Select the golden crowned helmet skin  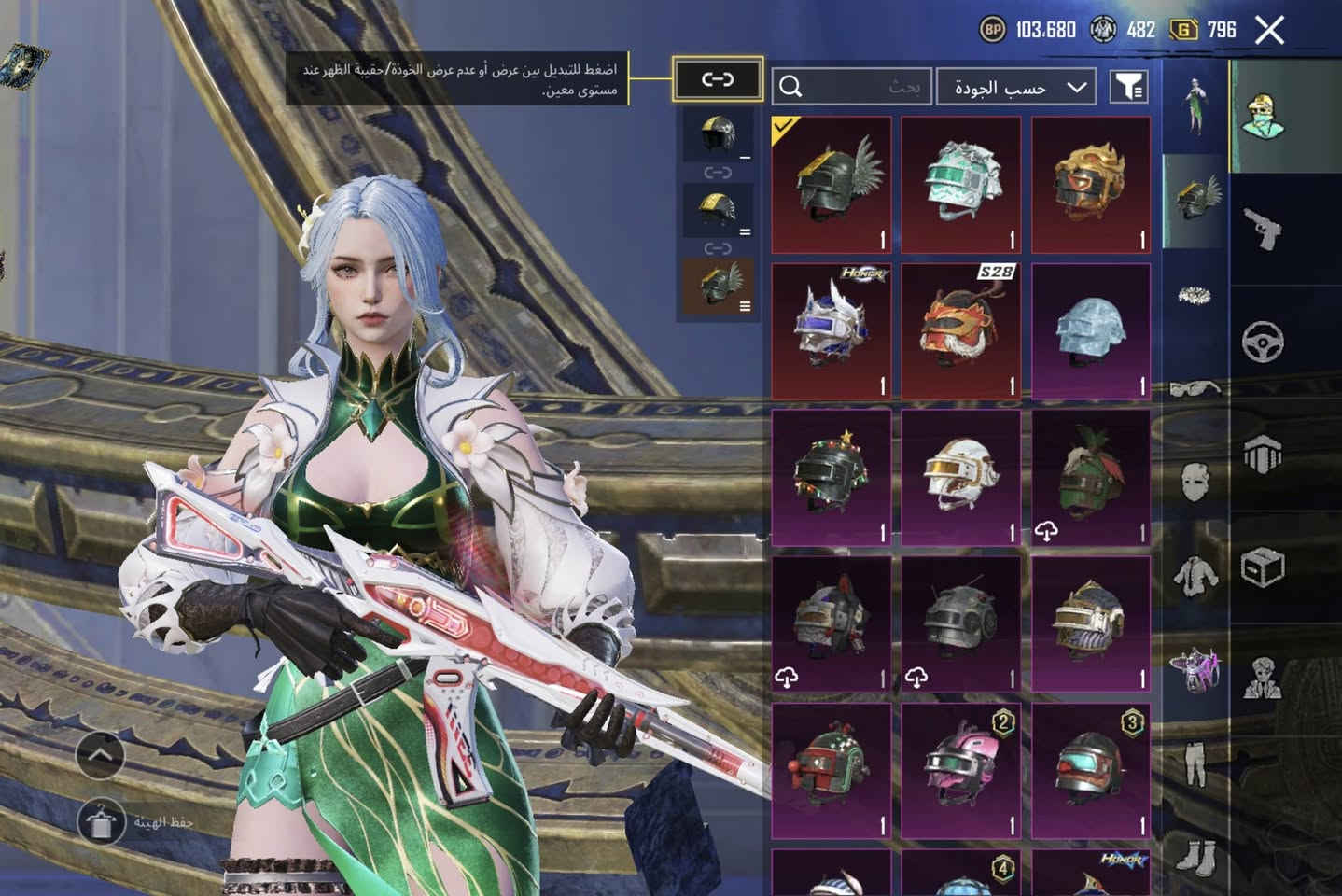1091,185
